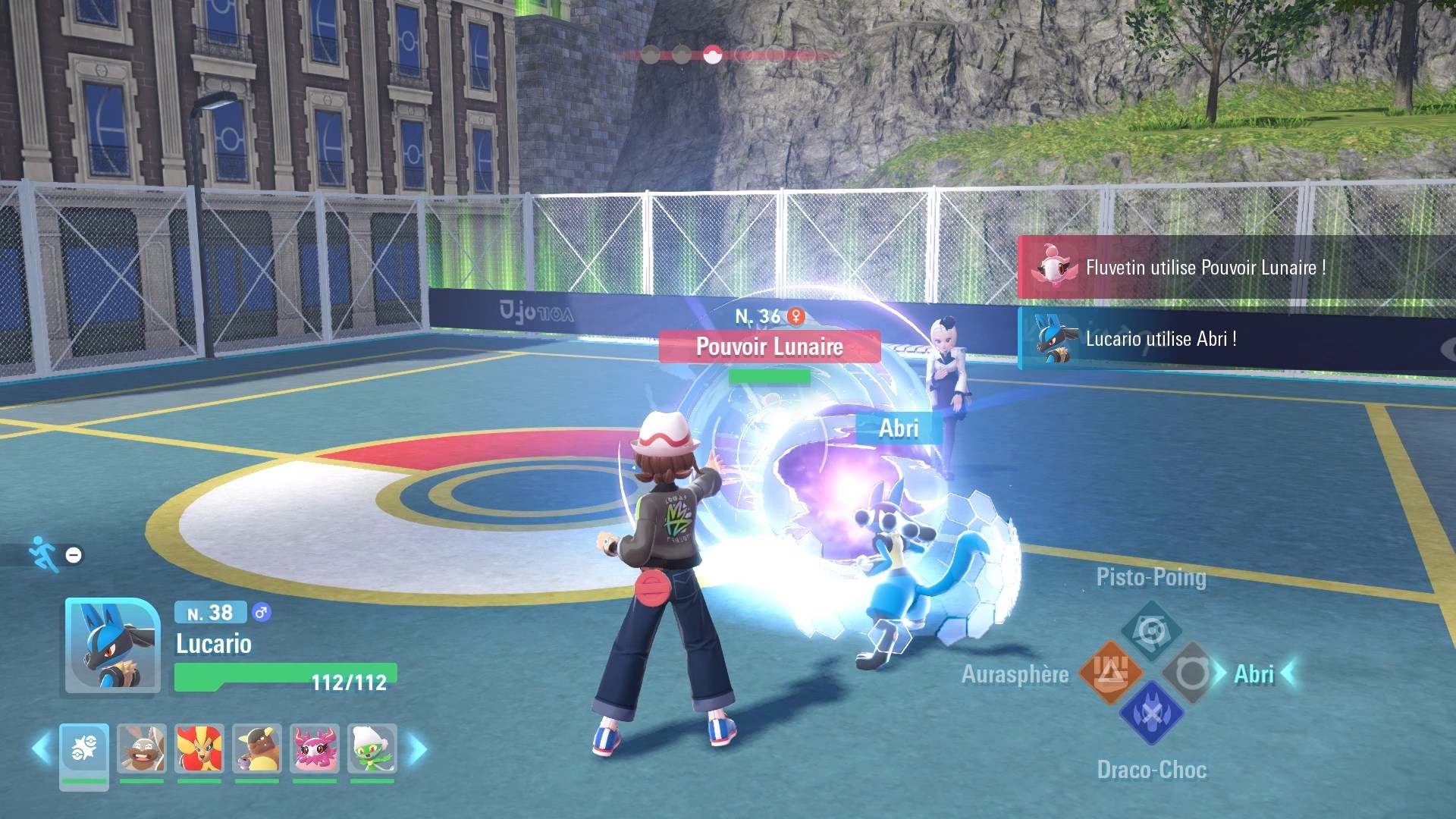Click the left arrow beside the party bar

coord(41,748)
